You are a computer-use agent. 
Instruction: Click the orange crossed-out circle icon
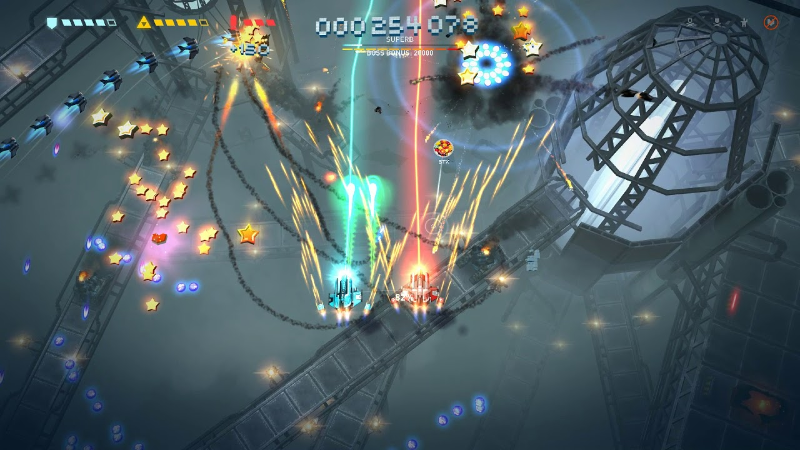coord(771,22)
